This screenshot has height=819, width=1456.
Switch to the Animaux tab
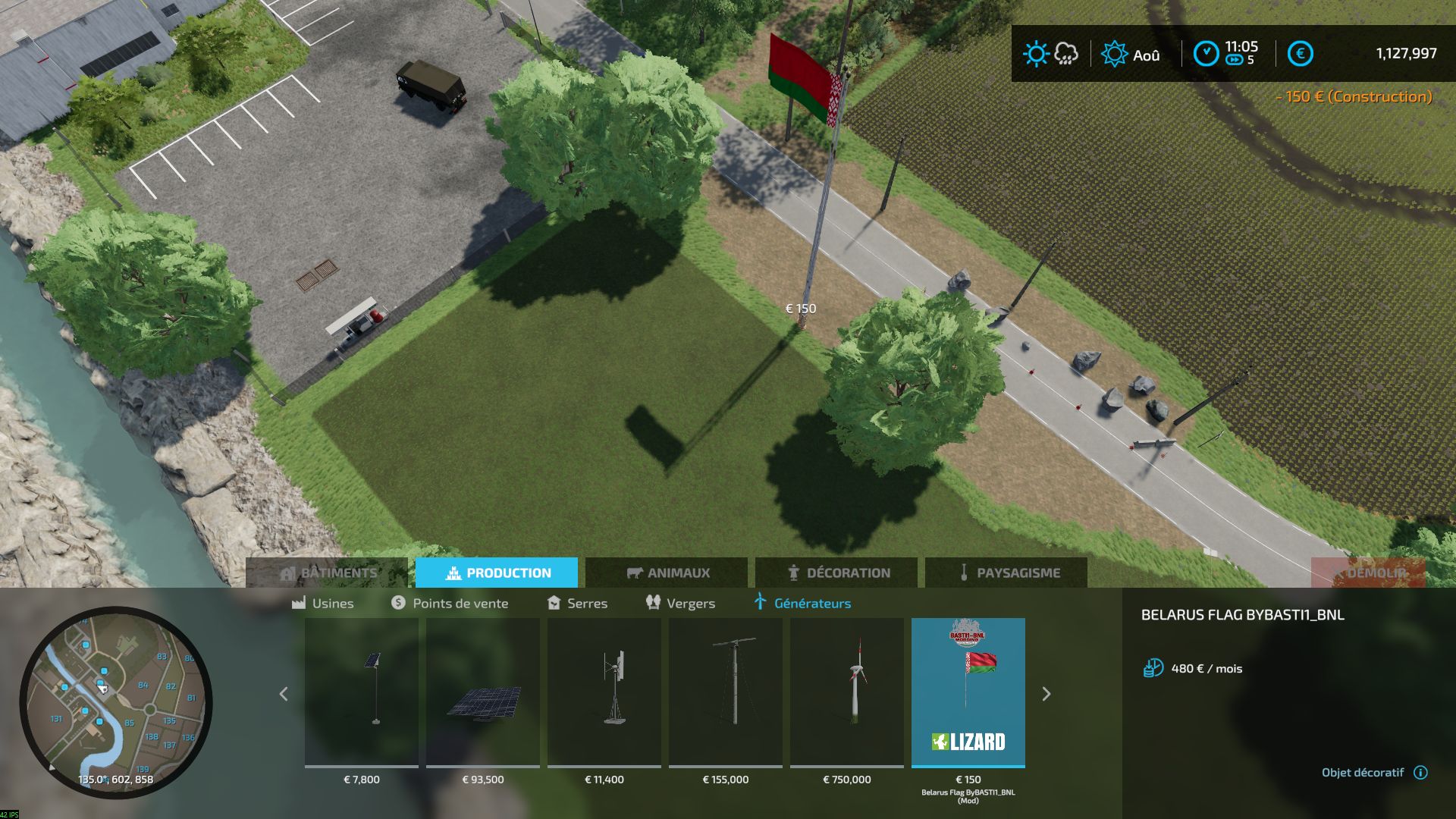pyautogui.click(x=667, y=573)
